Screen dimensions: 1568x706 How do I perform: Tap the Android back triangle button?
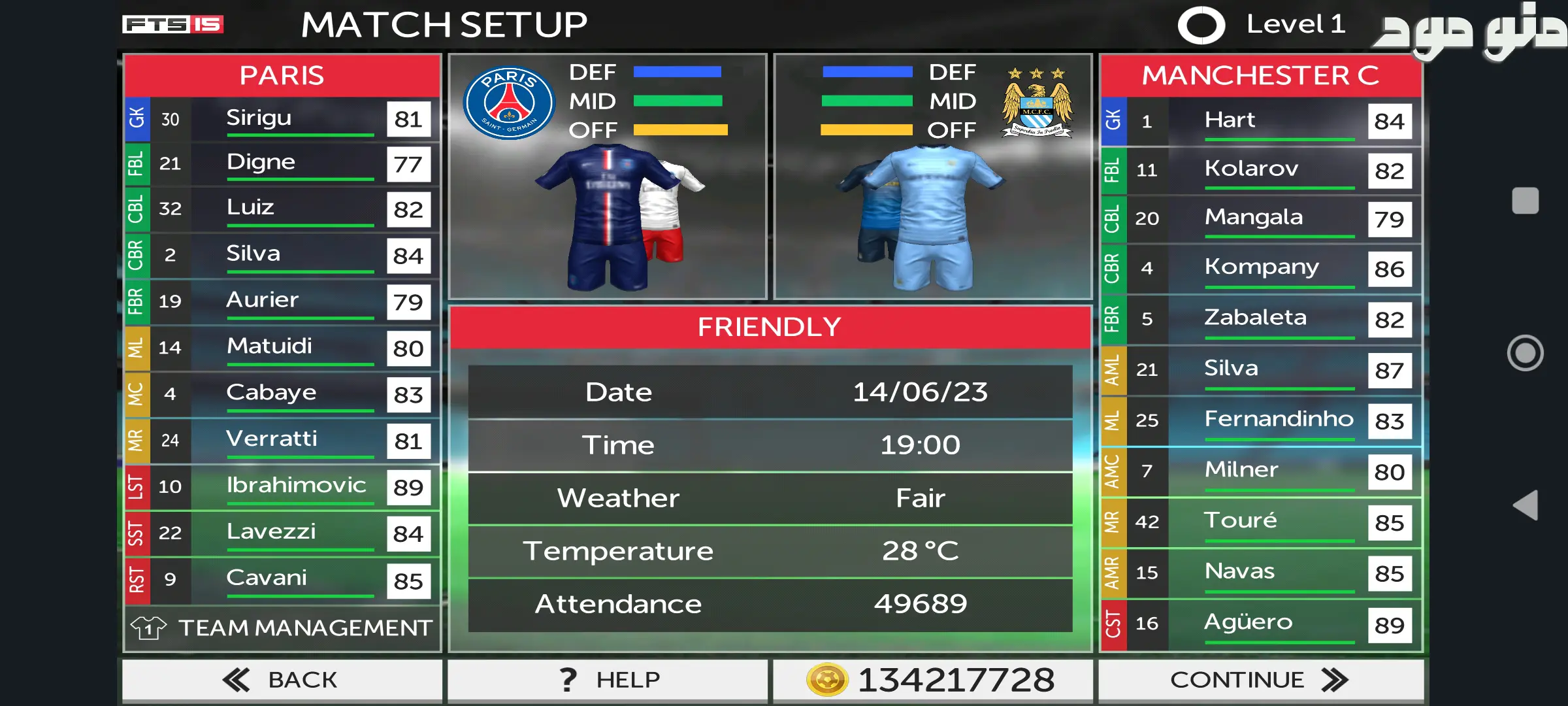[x=1526, y=505]
